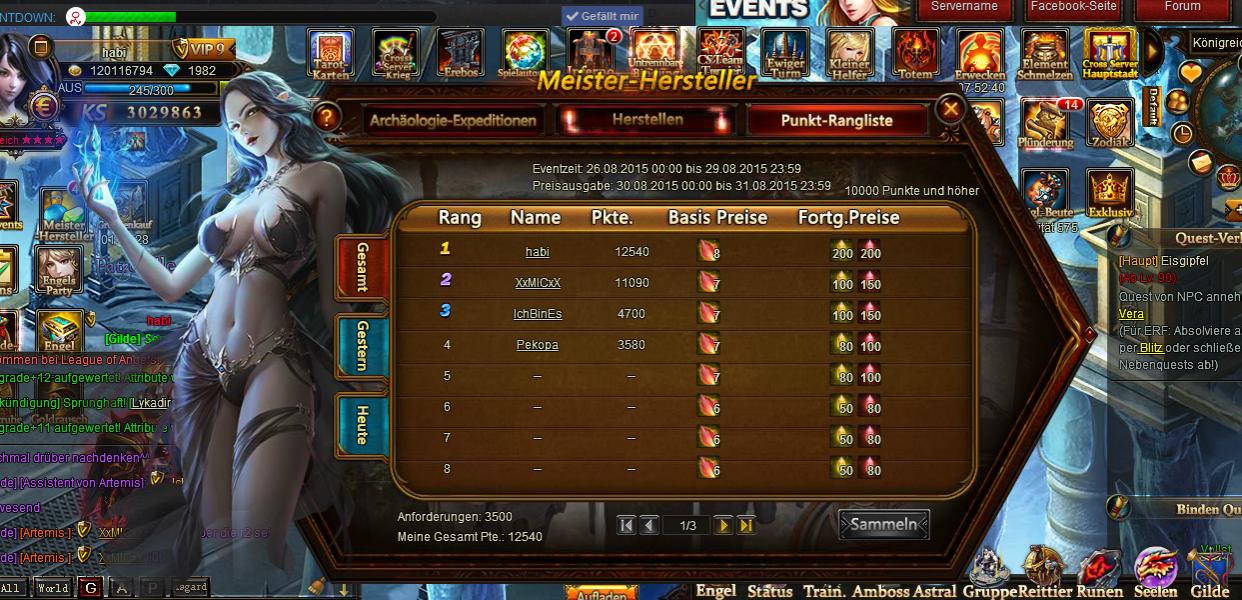Screen dimensions: 1242x600
Task: Select player XxMICxX in the ranking
Action: [x=537, y=283]
